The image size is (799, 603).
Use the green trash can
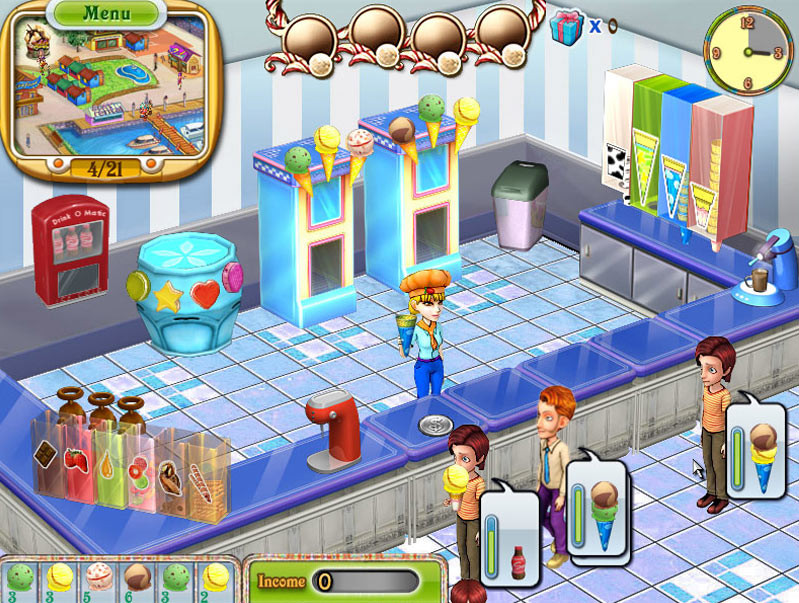[x=519, y=203]
